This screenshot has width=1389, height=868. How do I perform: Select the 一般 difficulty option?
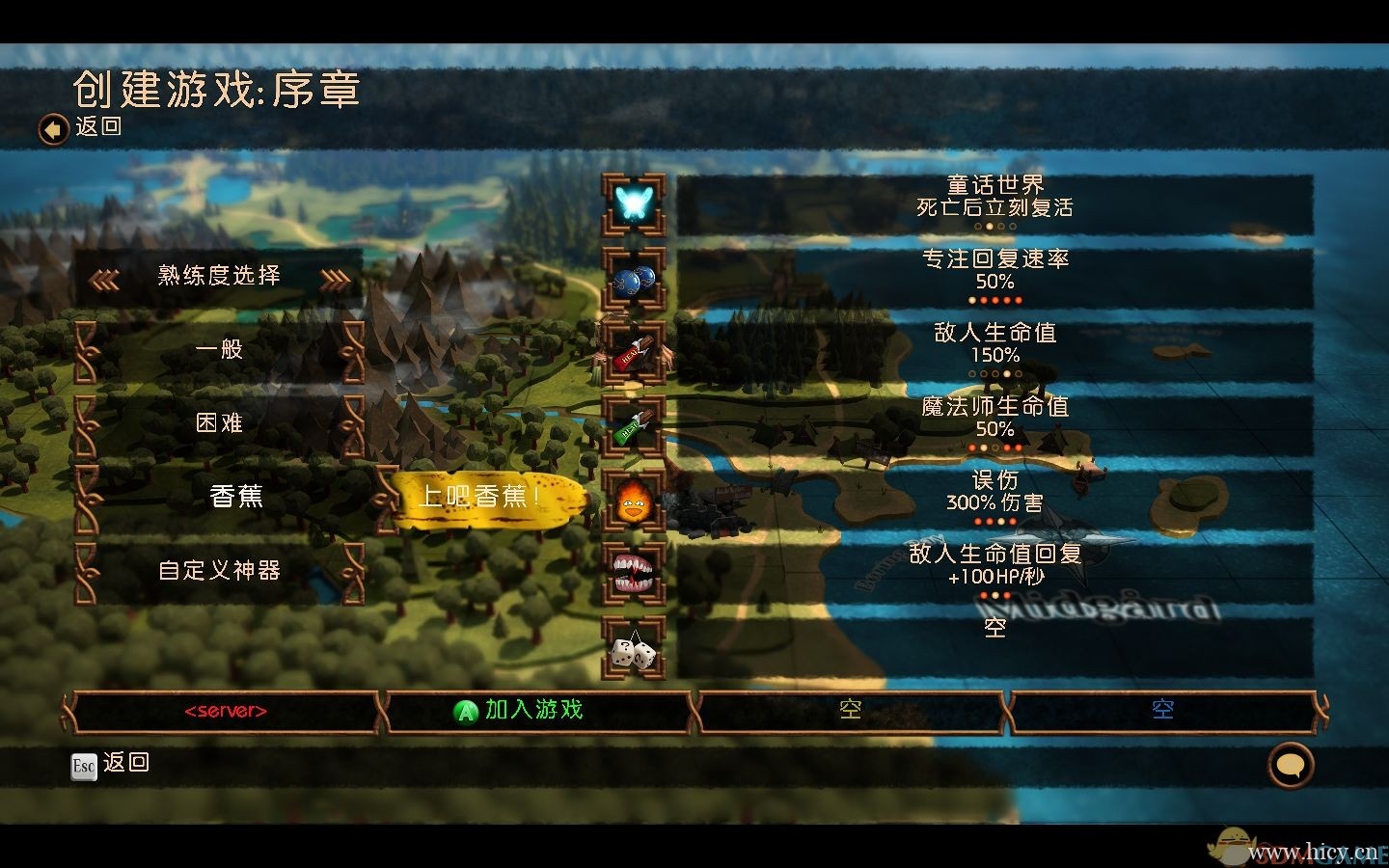pos(219,349)
